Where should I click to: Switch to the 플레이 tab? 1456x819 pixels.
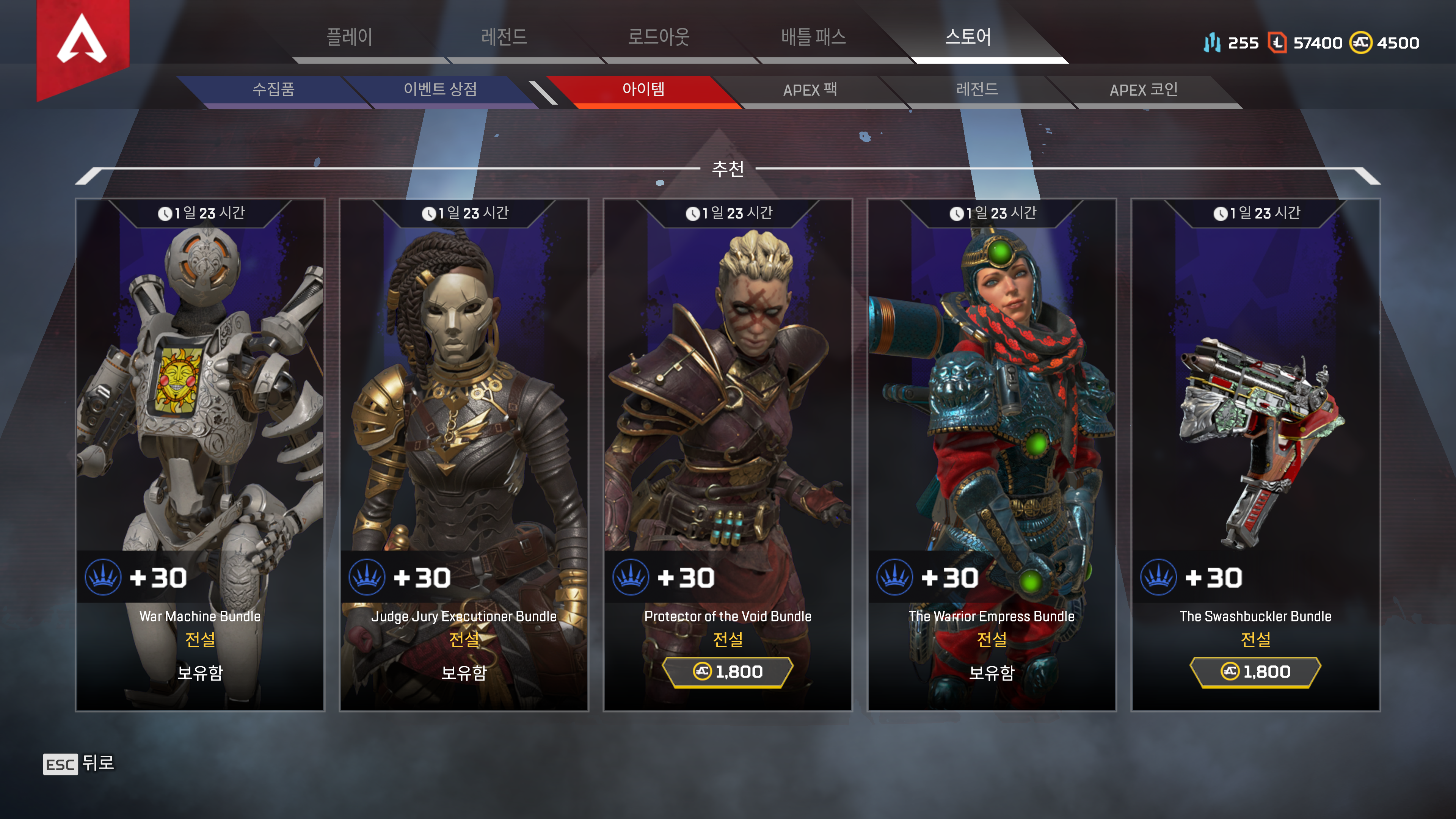[x=349, y=37]
